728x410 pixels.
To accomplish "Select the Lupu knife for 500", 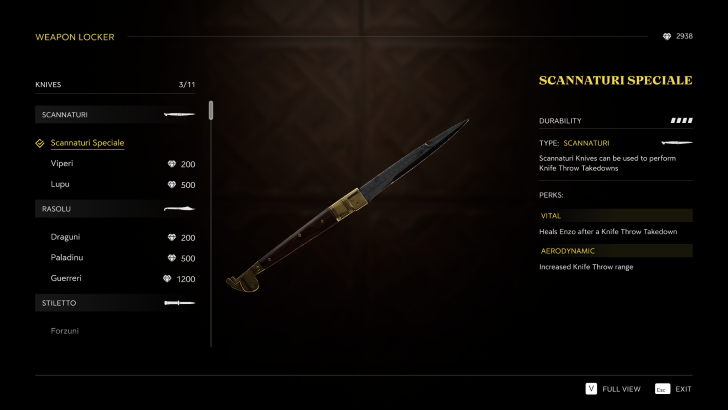I will click(x=60, y=184).
